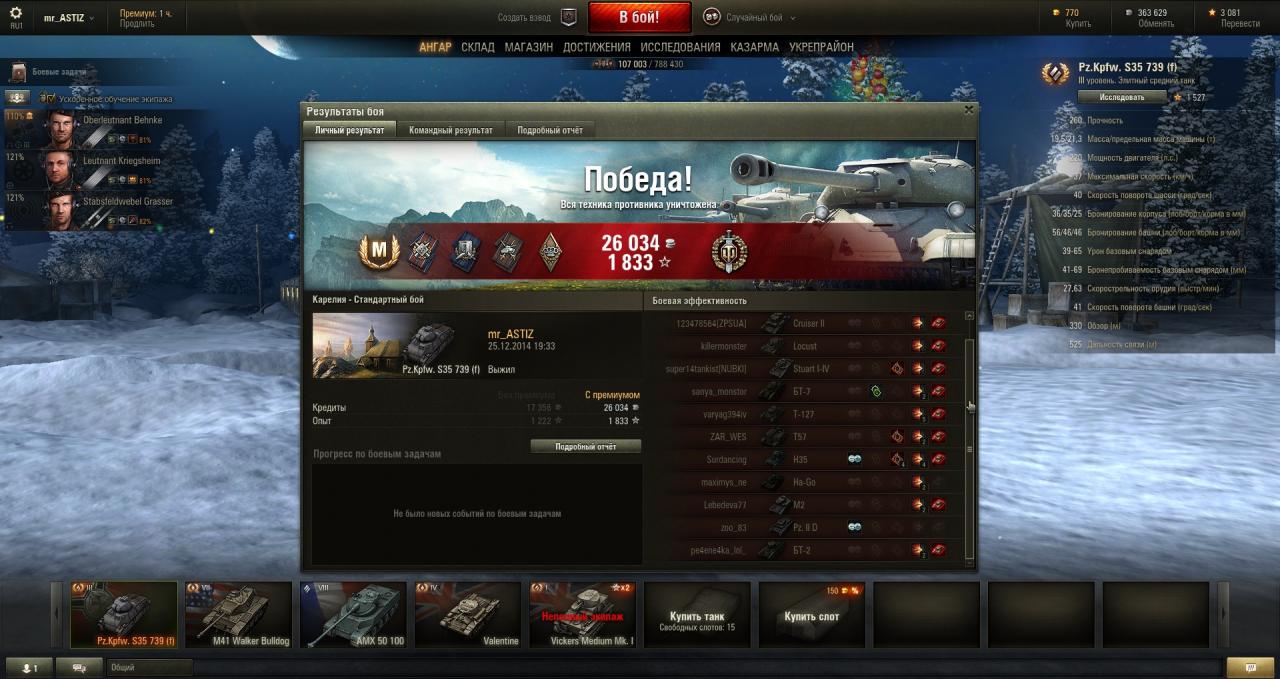Select the Vickers Medium Mk. I tank
This screenshot has height=679, width=1280.
coord(582,615)
